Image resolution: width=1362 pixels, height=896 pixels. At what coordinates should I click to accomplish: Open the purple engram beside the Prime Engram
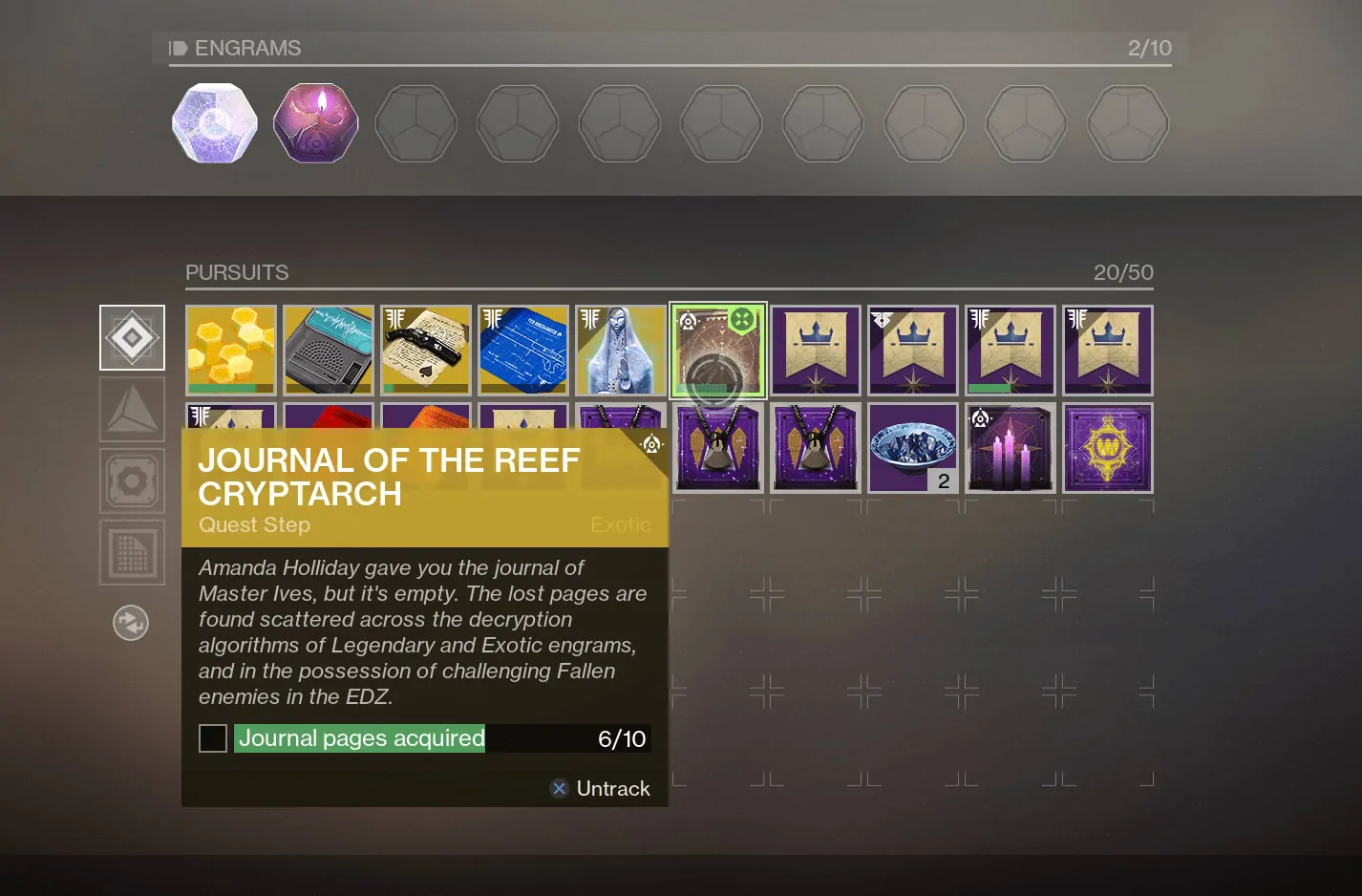click(315, 123)
